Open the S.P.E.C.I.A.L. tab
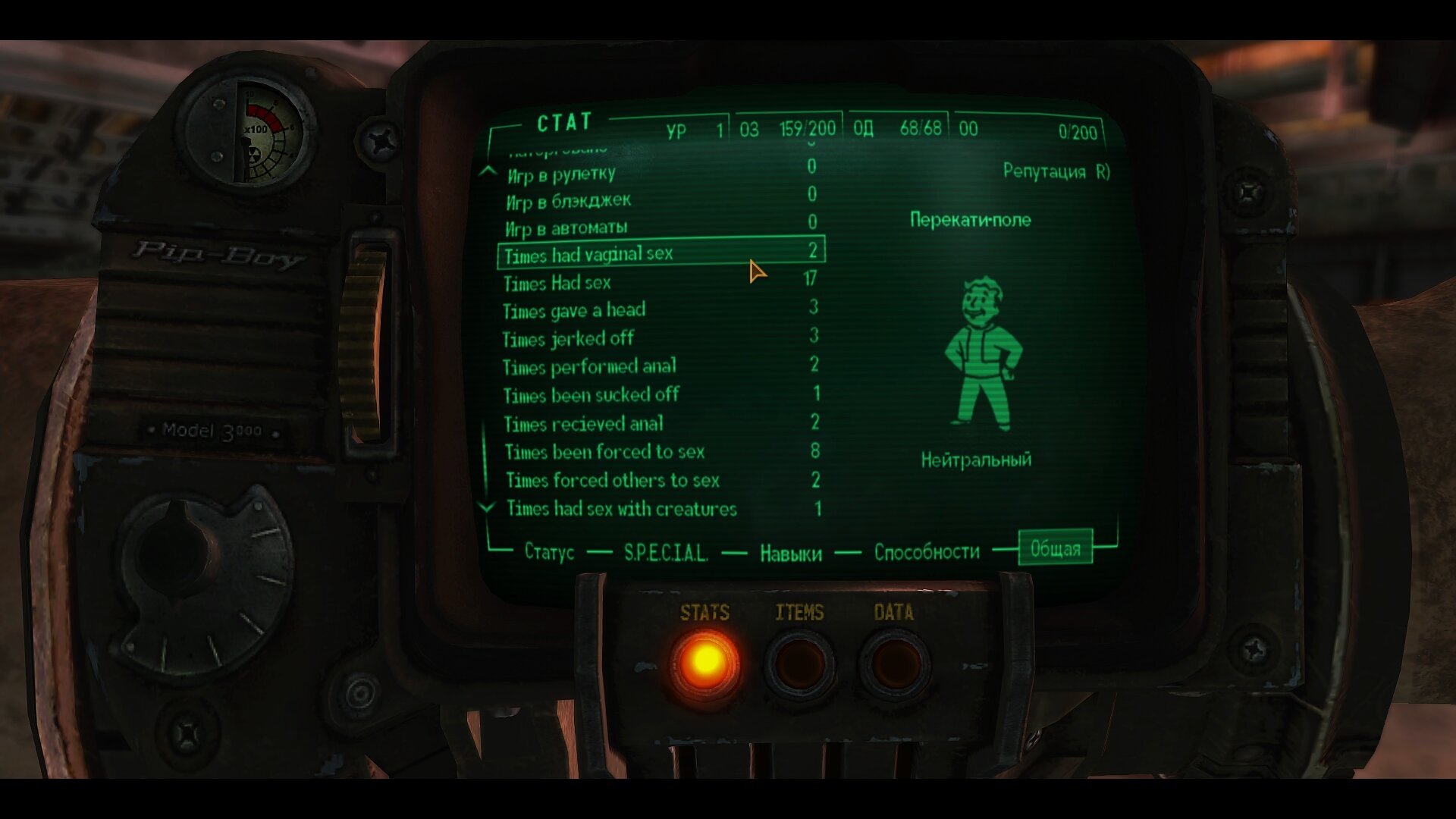Image resolution: width=1456 pixels, height=819 pixels. pyautogui.click(x=666, y=553)
